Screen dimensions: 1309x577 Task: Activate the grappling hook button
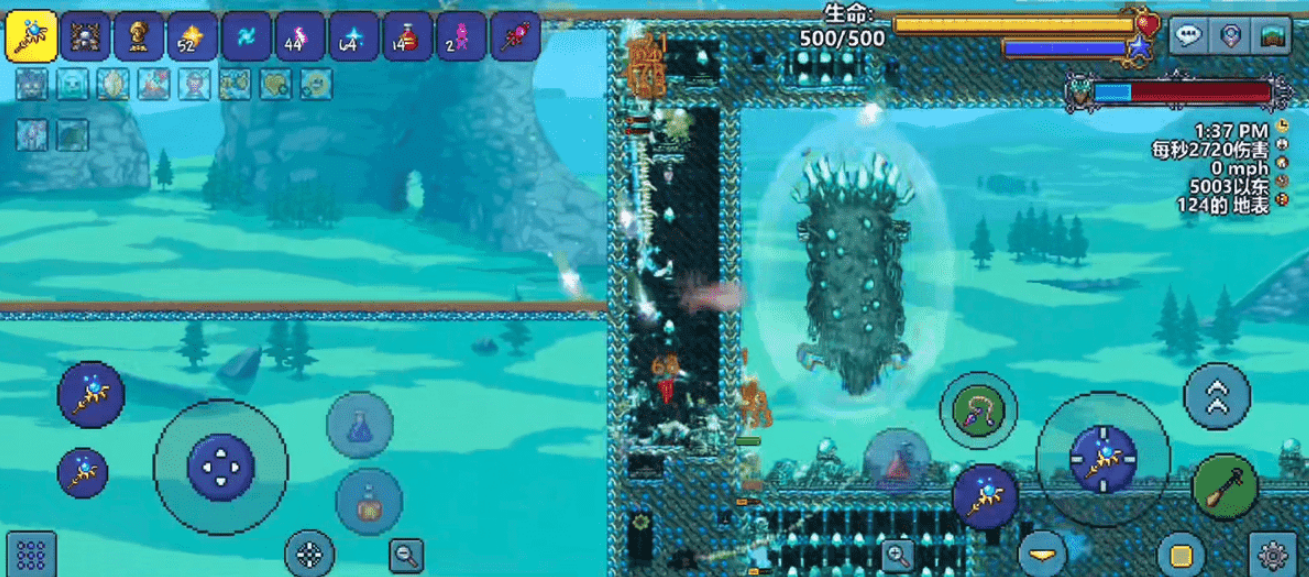point(977,412)
